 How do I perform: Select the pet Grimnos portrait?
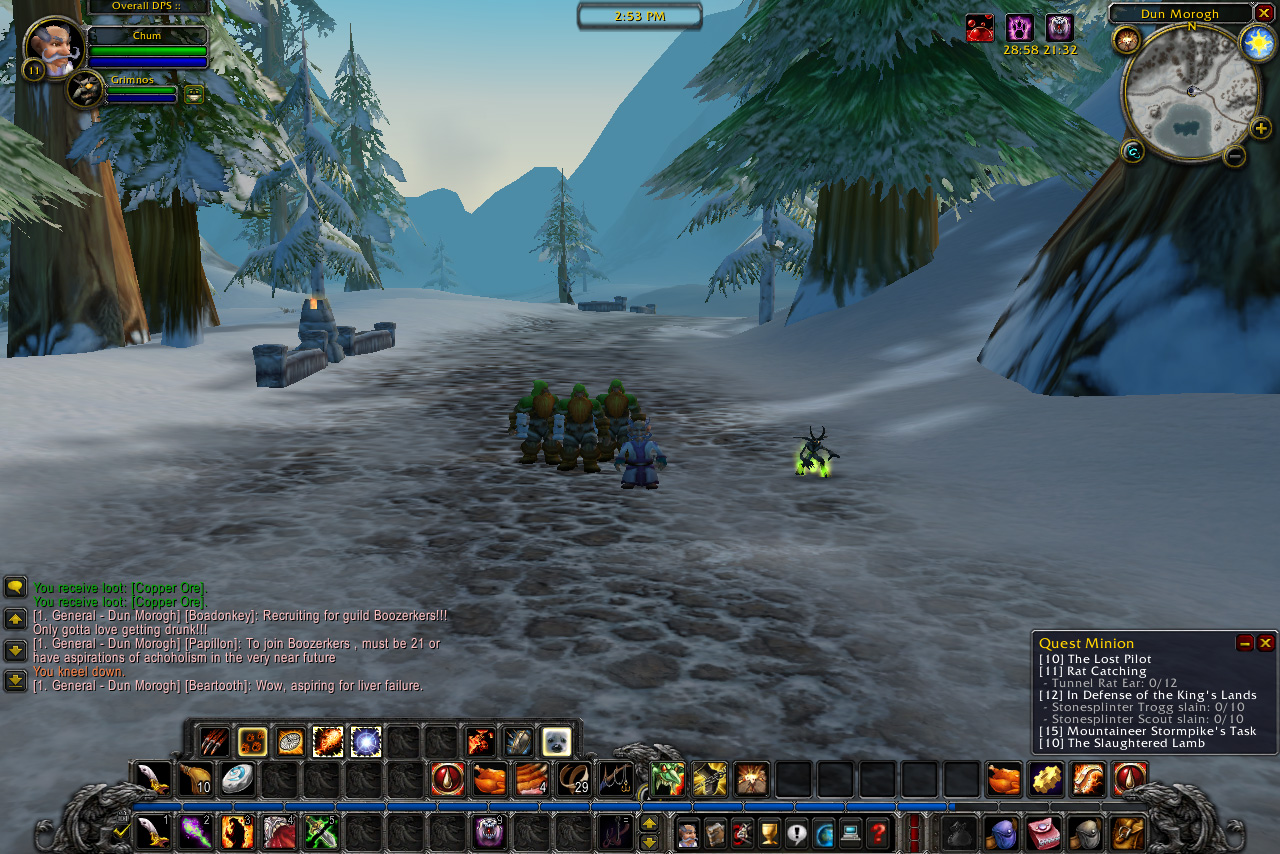tap(86, 90)
